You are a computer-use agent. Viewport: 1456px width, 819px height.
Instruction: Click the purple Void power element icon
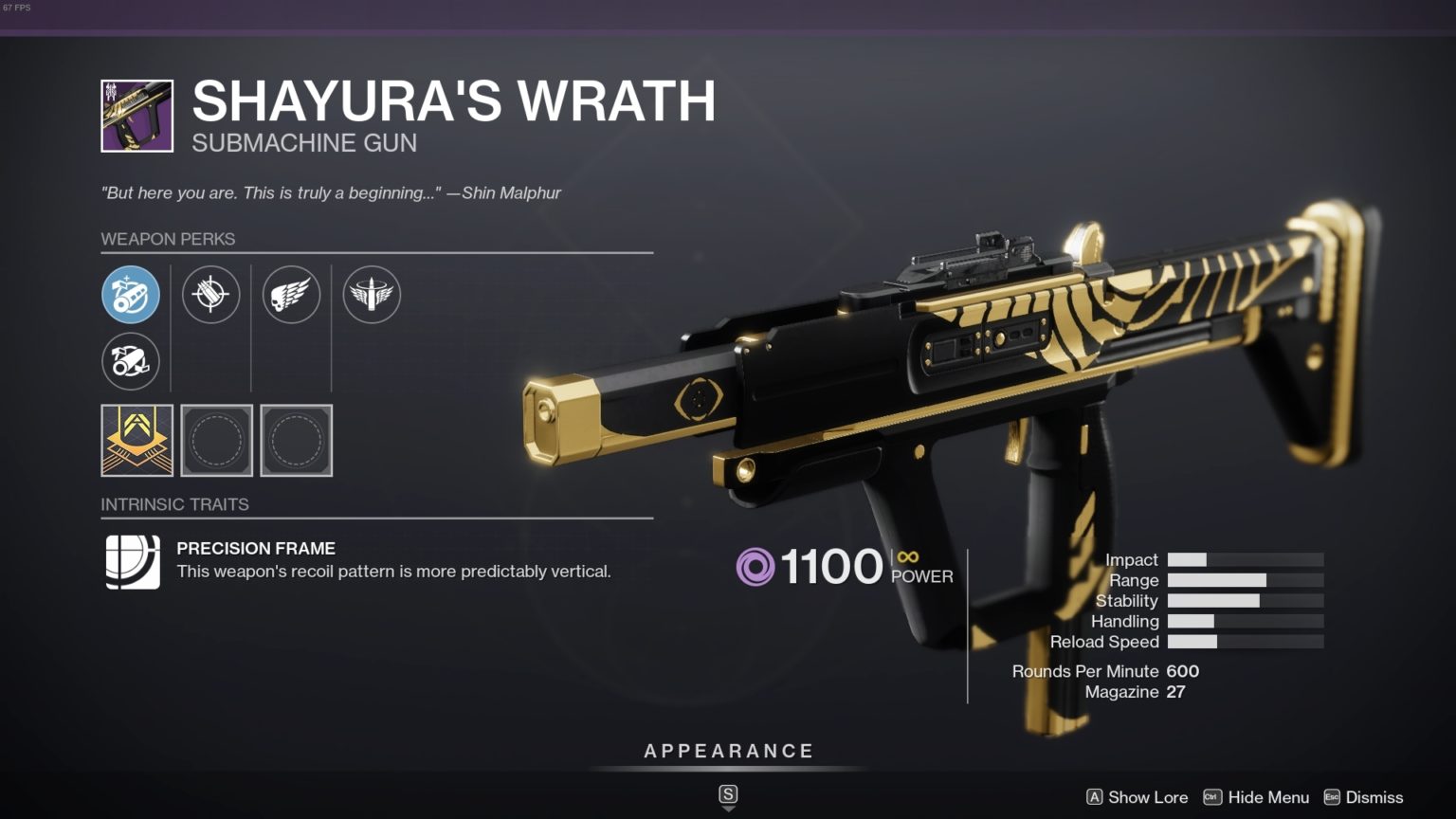click(x=755, y=566)
